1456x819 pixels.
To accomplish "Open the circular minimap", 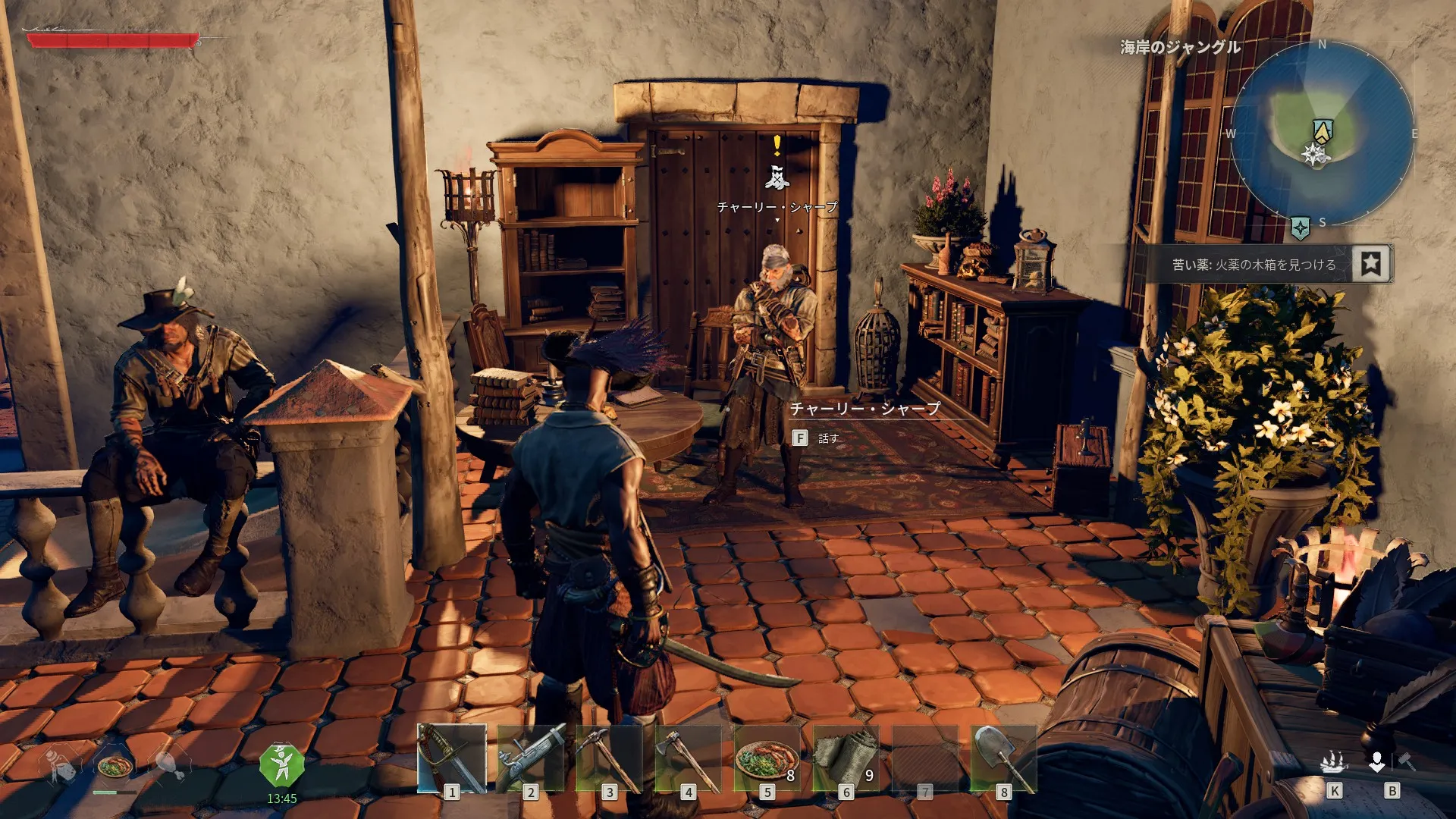I will click(x=1322, y=133).
